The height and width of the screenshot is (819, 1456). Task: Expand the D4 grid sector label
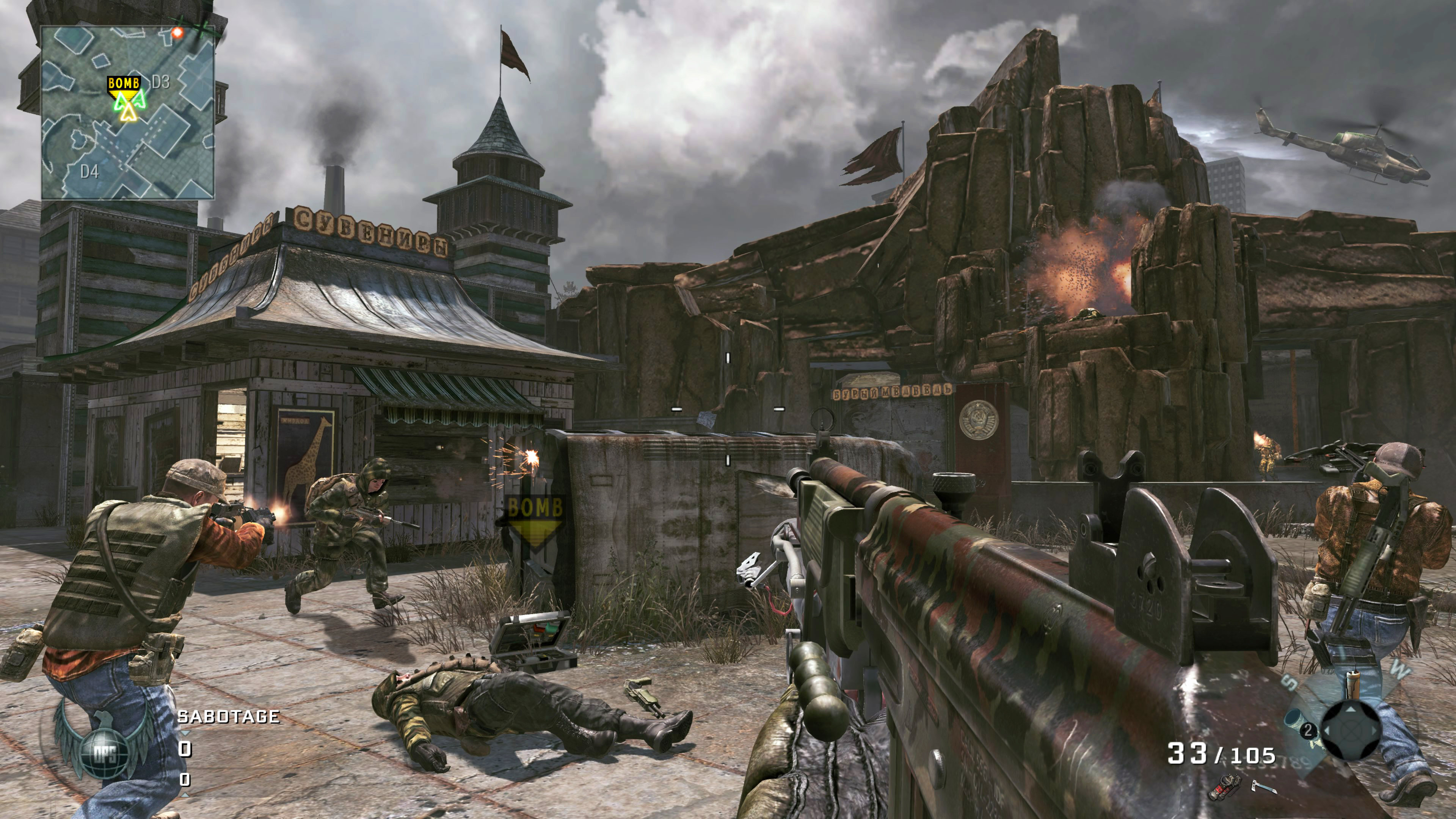tap(91, 171)
